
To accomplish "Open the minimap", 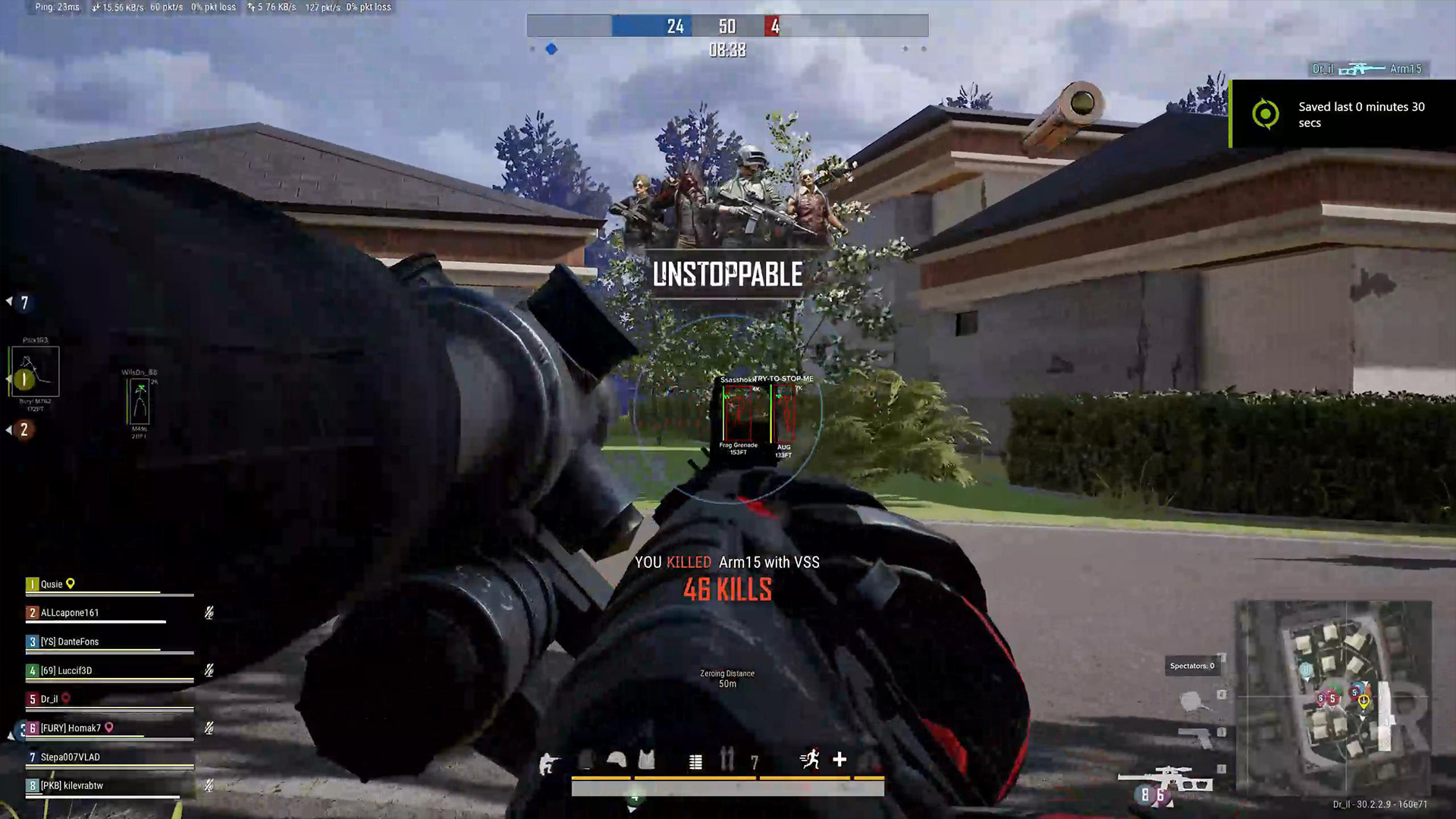I will (x=1334, y=698).
